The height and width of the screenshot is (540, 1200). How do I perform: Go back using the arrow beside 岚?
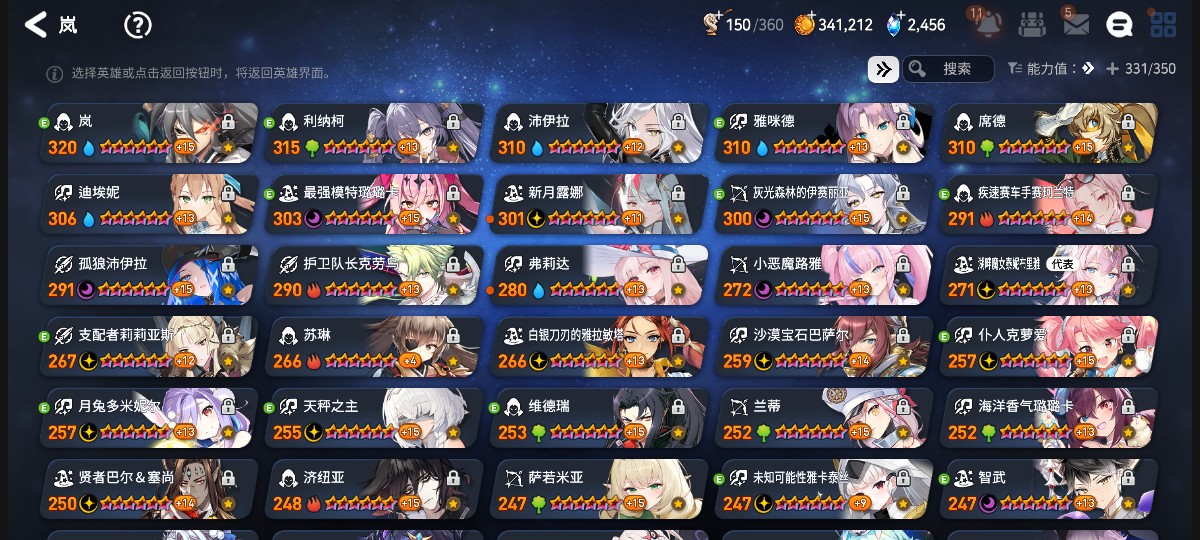pos(36,25)
